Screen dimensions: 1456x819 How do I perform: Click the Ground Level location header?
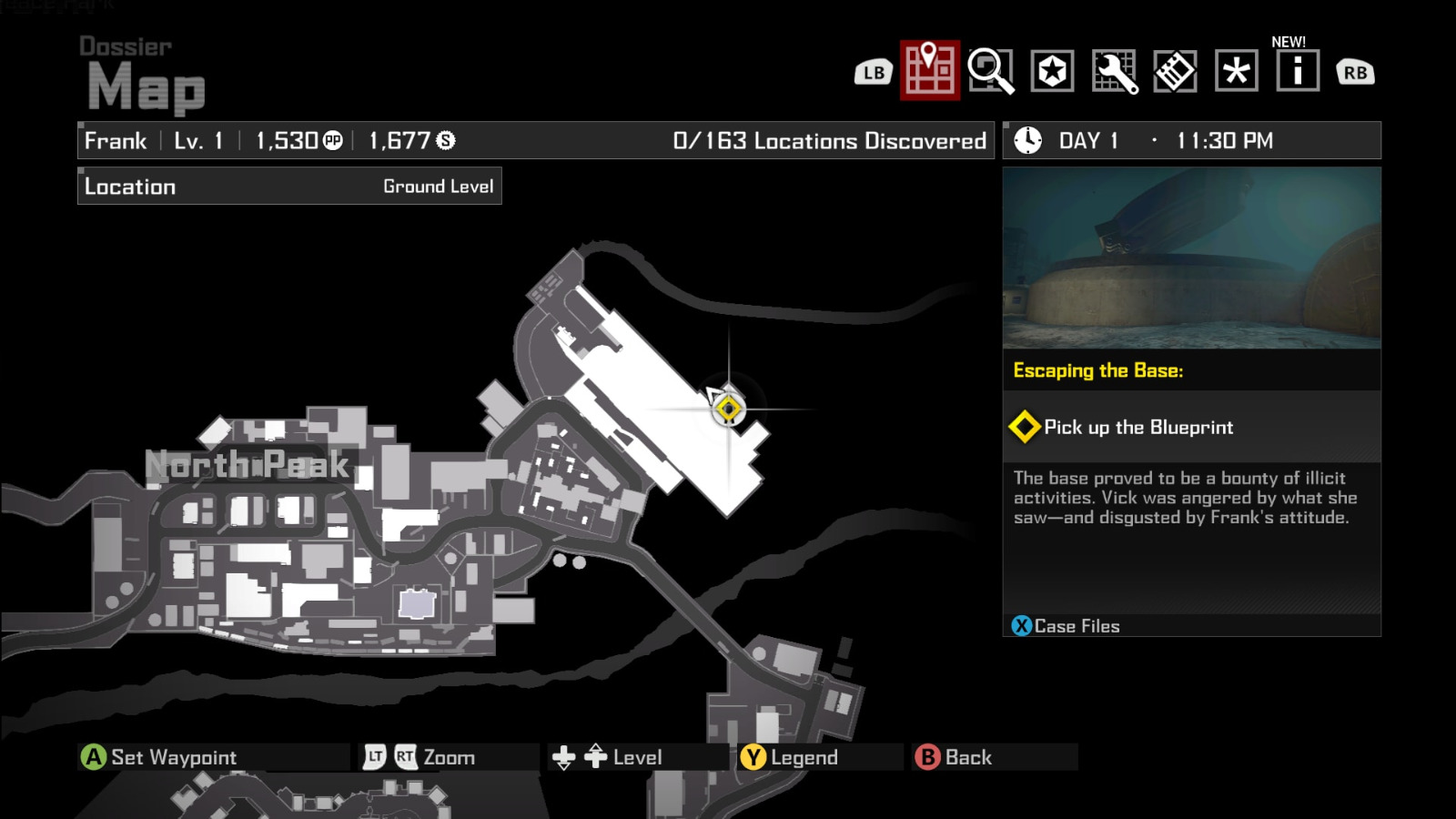pos(440,186)
